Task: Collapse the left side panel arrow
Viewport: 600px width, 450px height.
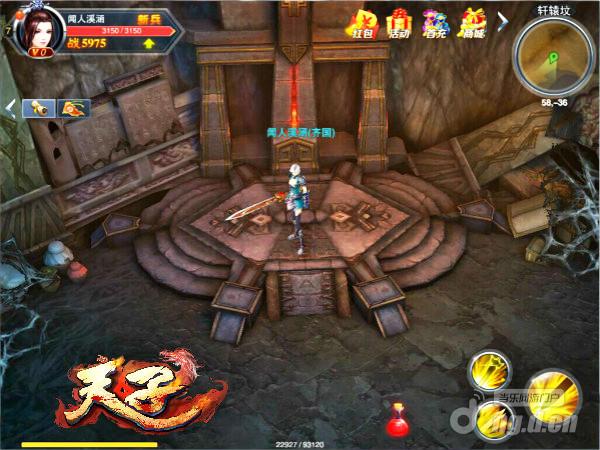Action: tap(10, 106)
